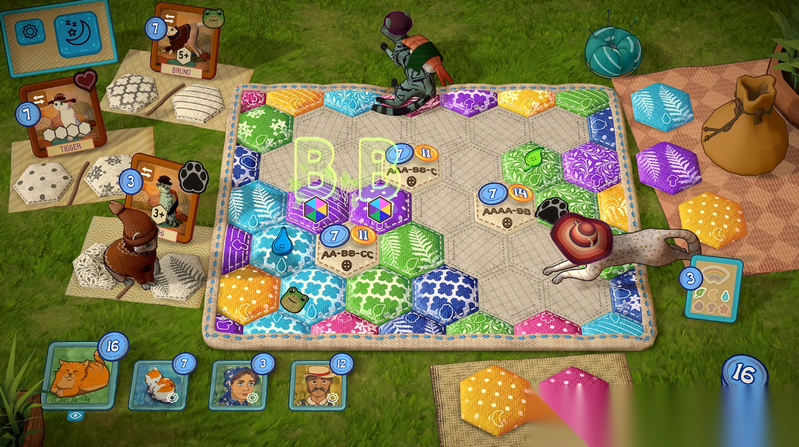
Task: Pick the purple fern market tile
Action: coord(669,166)
